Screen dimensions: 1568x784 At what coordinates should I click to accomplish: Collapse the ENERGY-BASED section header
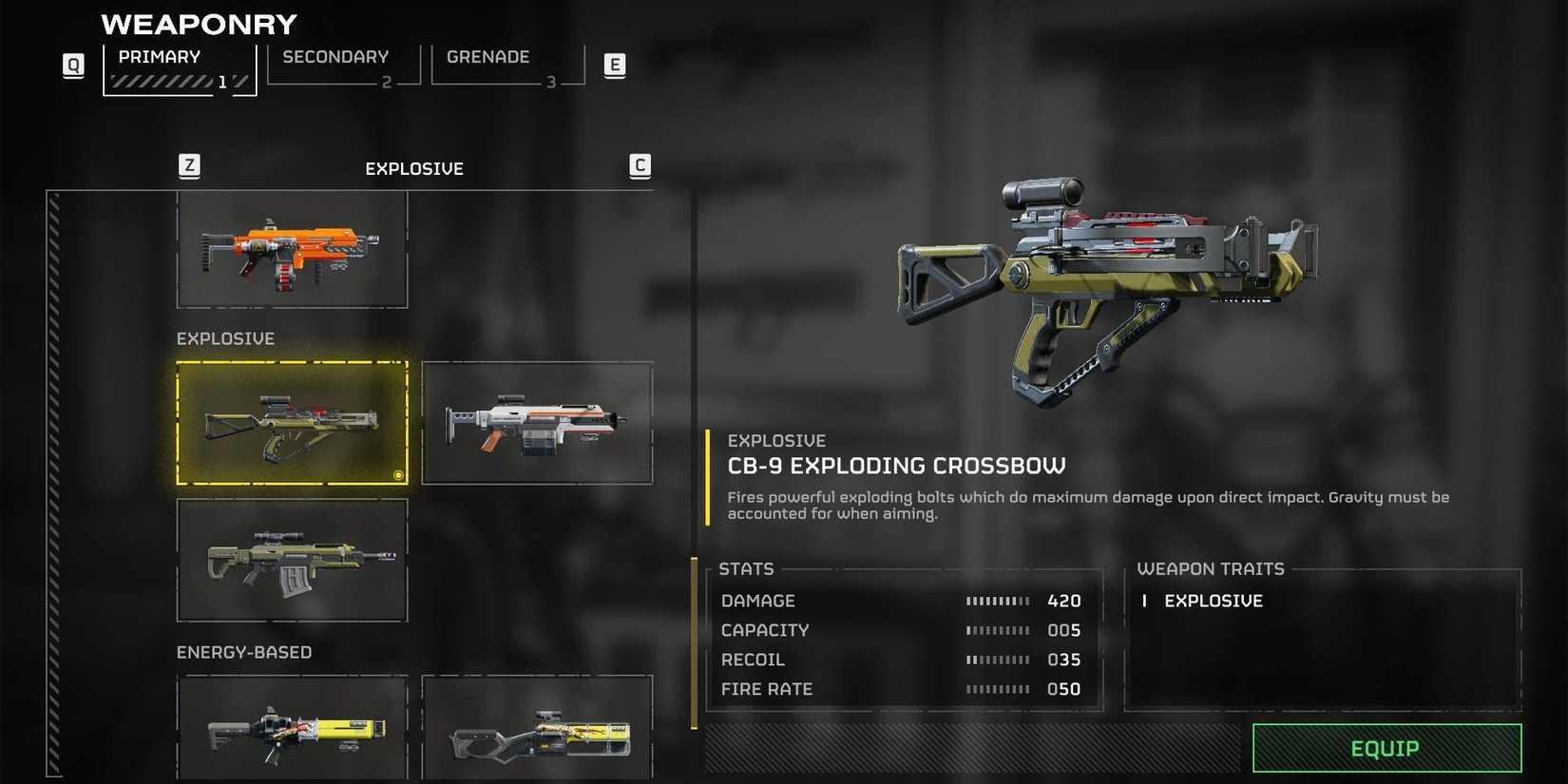243,652
